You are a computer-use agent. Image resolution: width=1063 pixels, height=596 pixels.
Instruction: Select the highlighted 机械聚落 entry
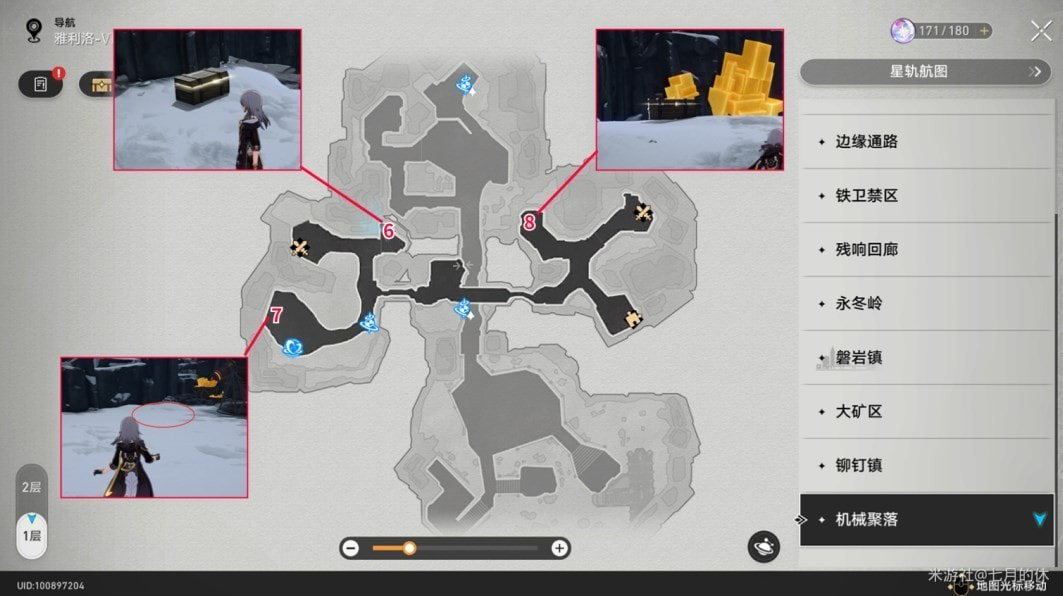click(x=926, y=520)
